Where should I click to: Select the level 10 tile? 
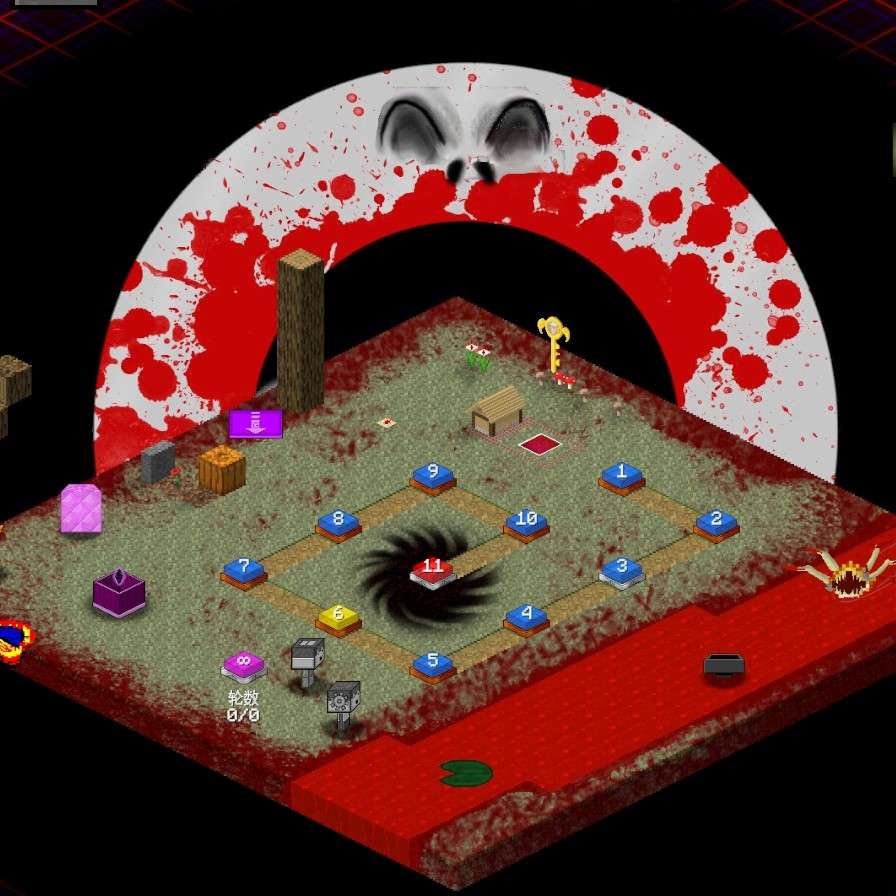point(526,522)
